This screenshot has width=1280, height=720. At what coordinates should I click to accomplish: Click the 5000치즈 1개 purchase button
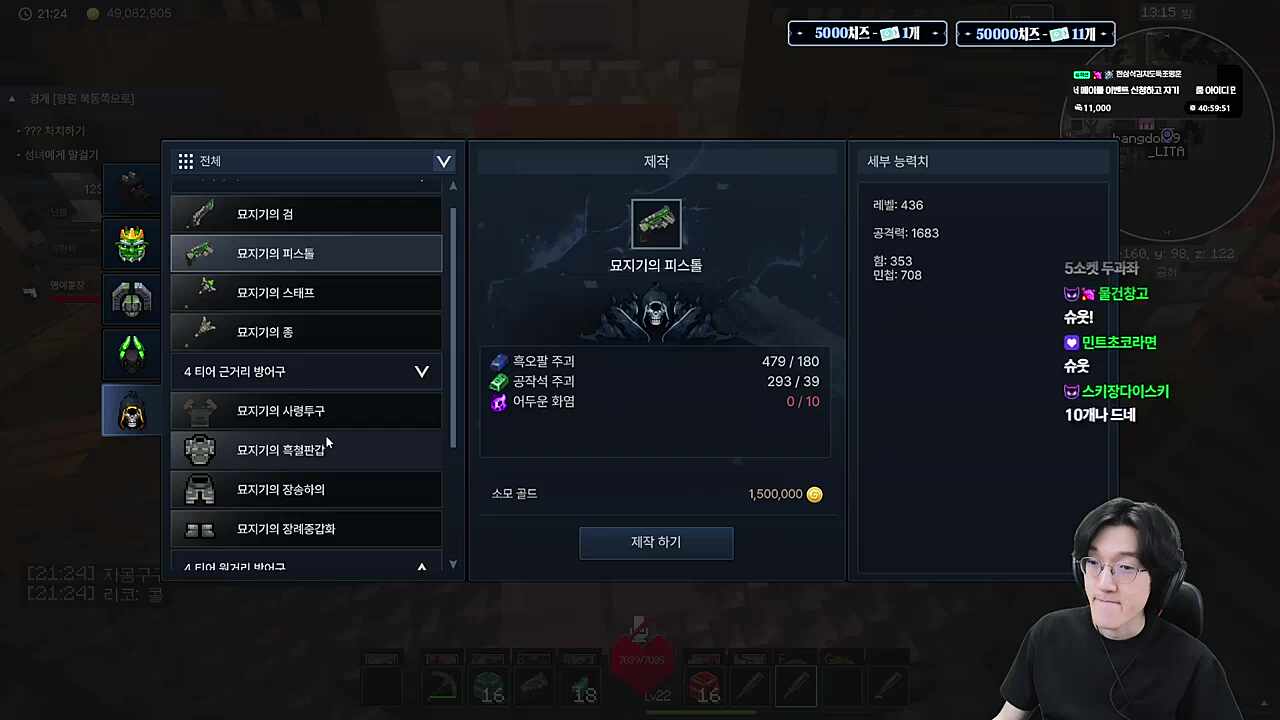coord(866,33)
